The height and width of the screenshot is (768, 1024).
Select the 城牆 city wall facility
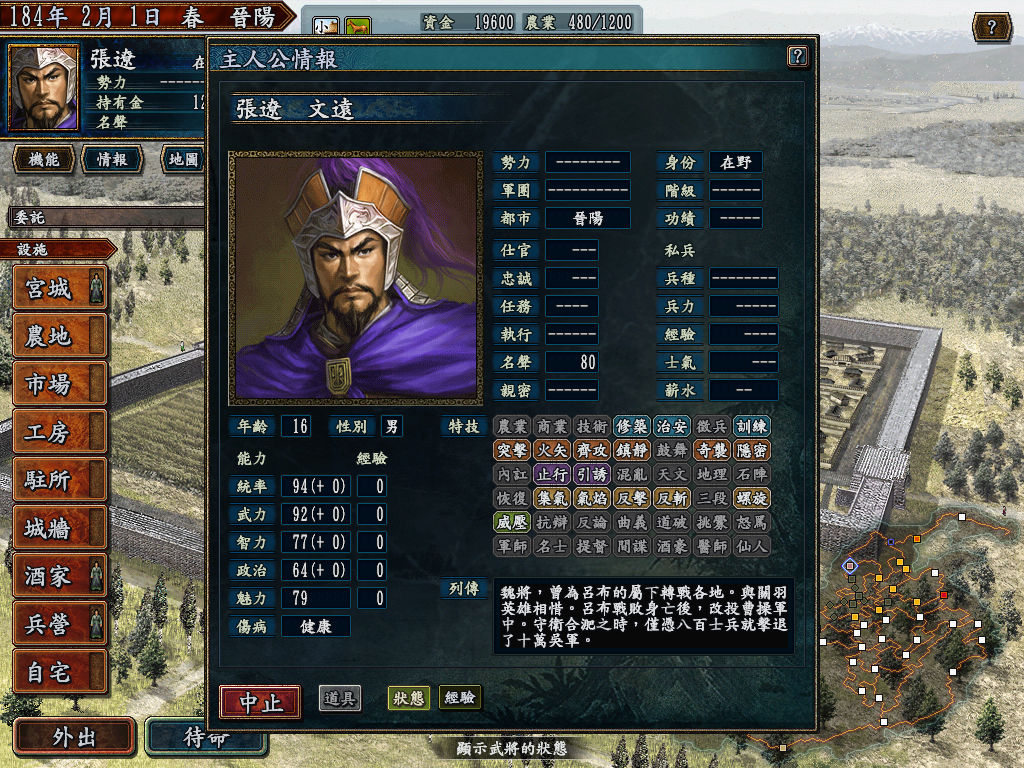click(x=59, y=528)
